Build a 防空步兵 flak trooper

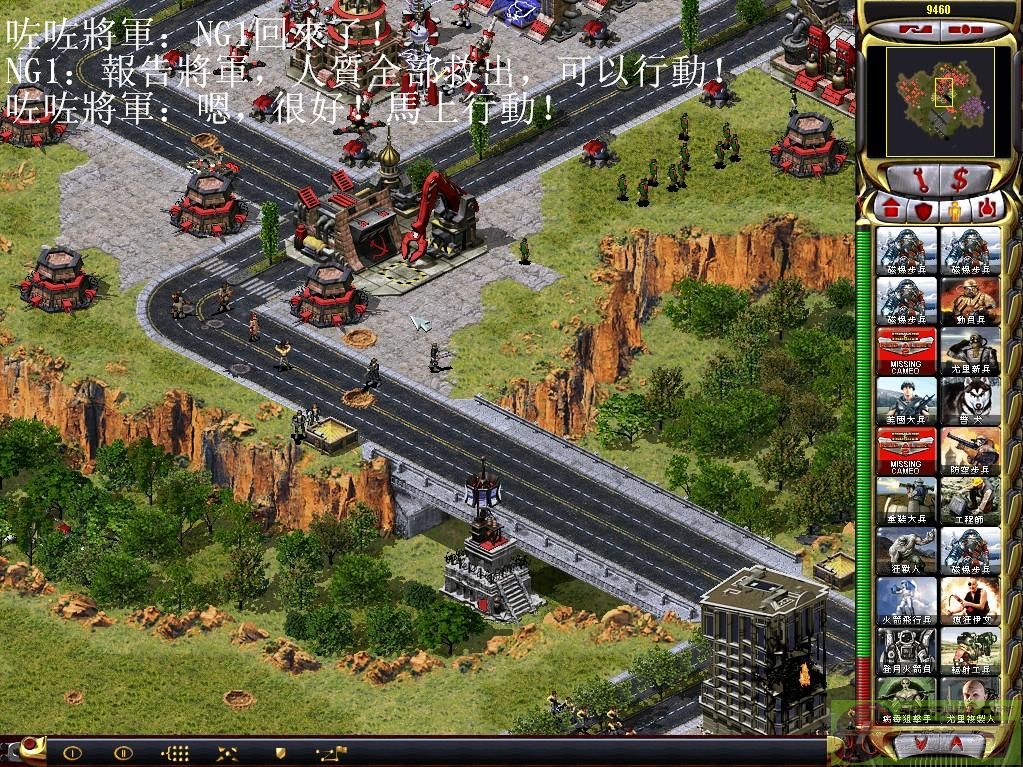[x=970, y=451]
